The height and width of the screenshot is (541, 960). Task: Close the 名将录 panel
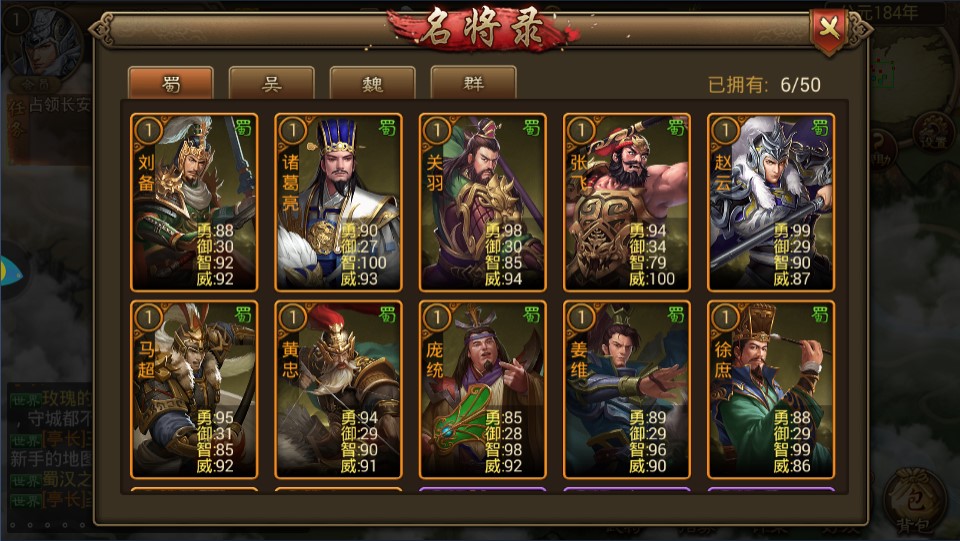click(x=829, y=27)
